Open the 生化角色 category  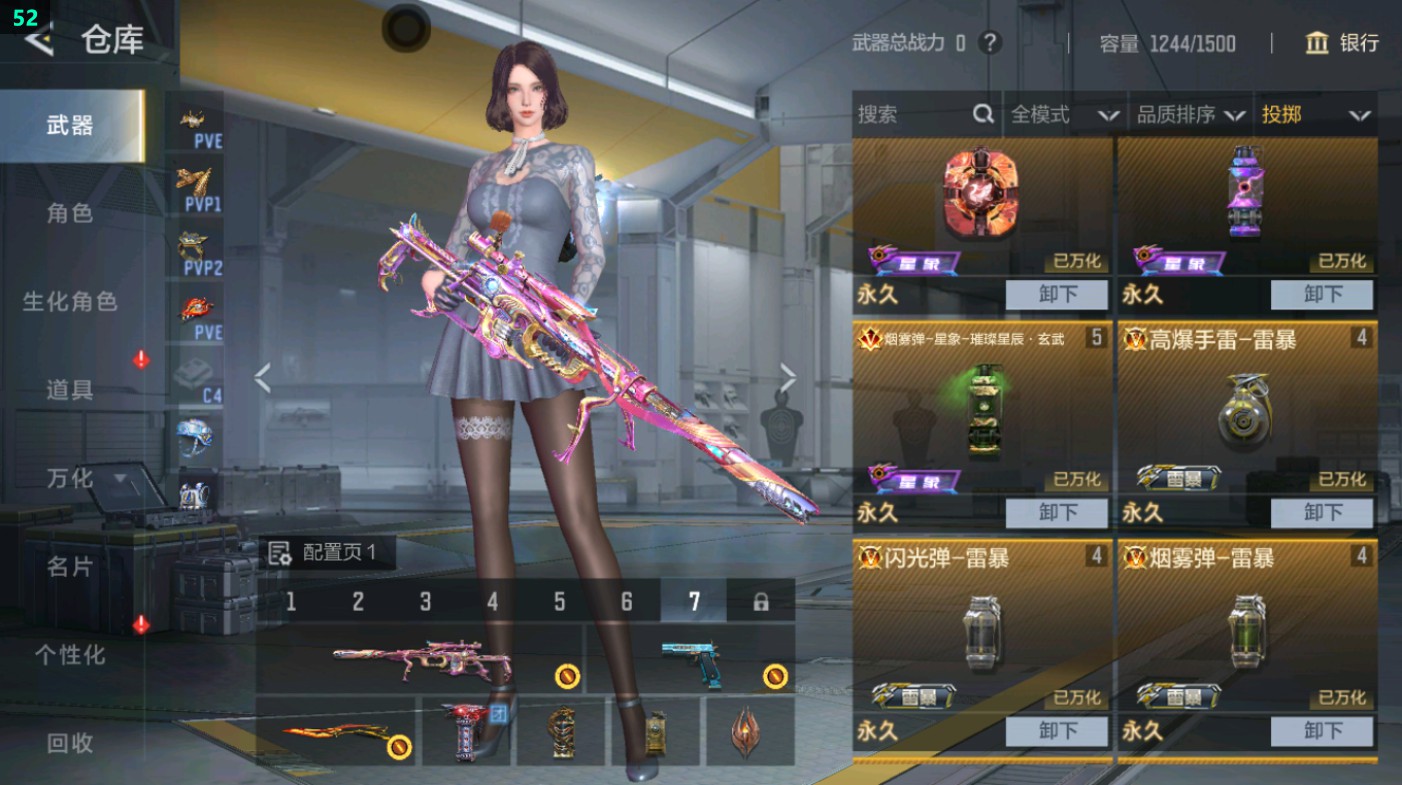pos(70,301)
